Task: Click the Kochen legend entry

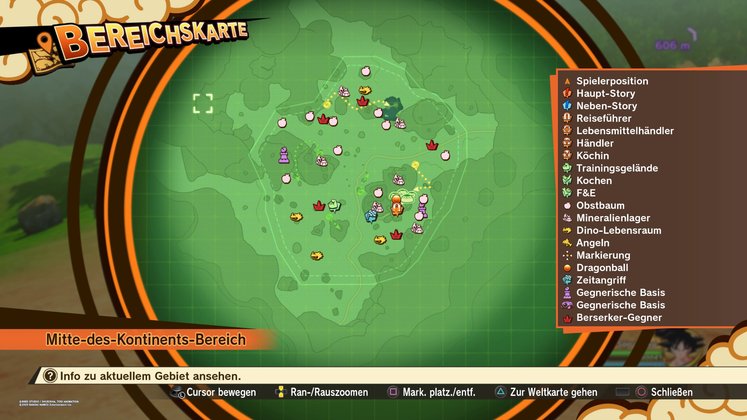Action: (x=593, y=180)
